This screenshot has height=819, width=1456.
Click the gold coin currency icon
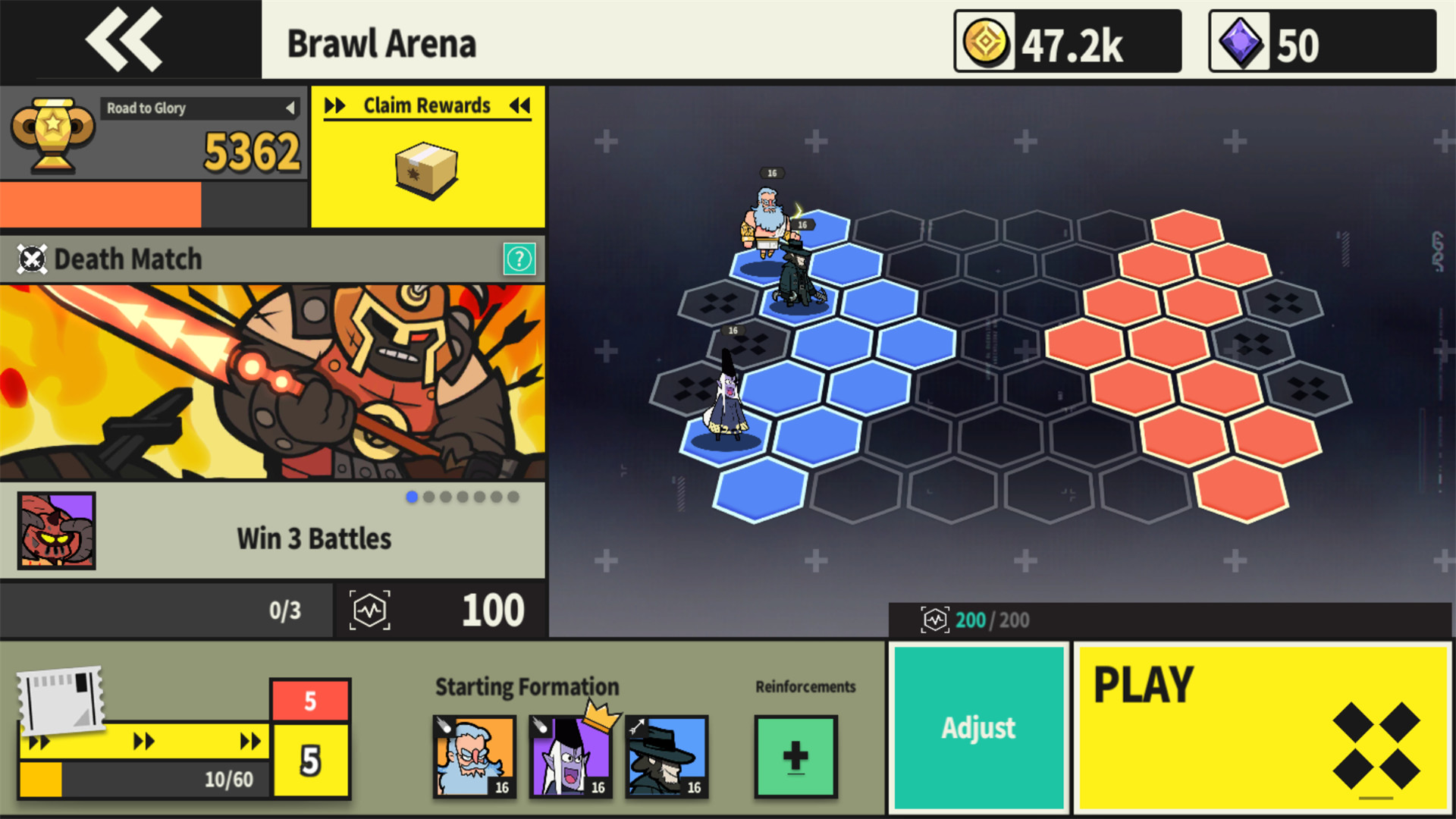coord(987,42)
